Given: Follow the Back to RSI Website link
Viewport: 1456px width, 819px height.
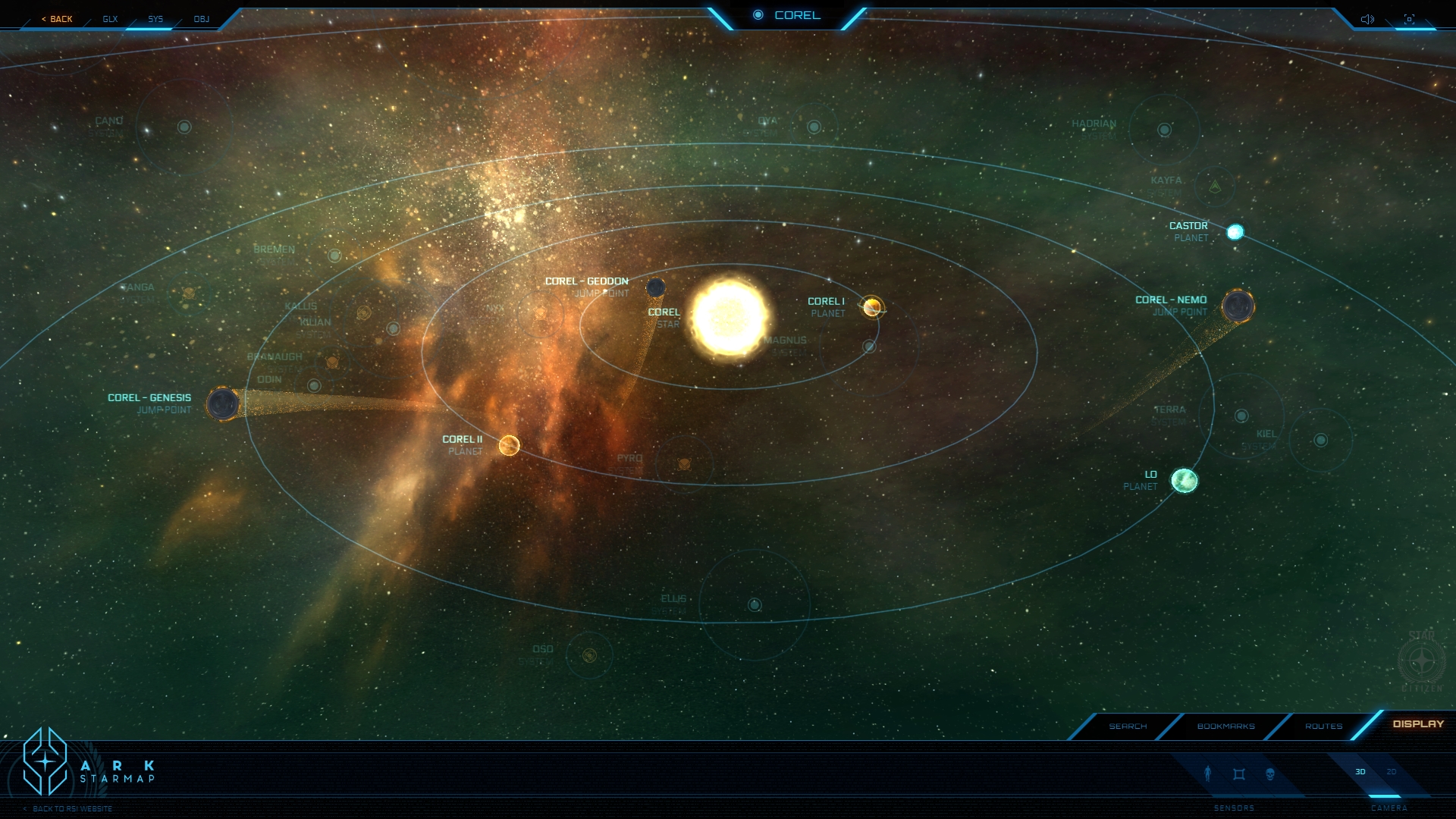Looking at the screenshot, I should [x=72, y=808].
